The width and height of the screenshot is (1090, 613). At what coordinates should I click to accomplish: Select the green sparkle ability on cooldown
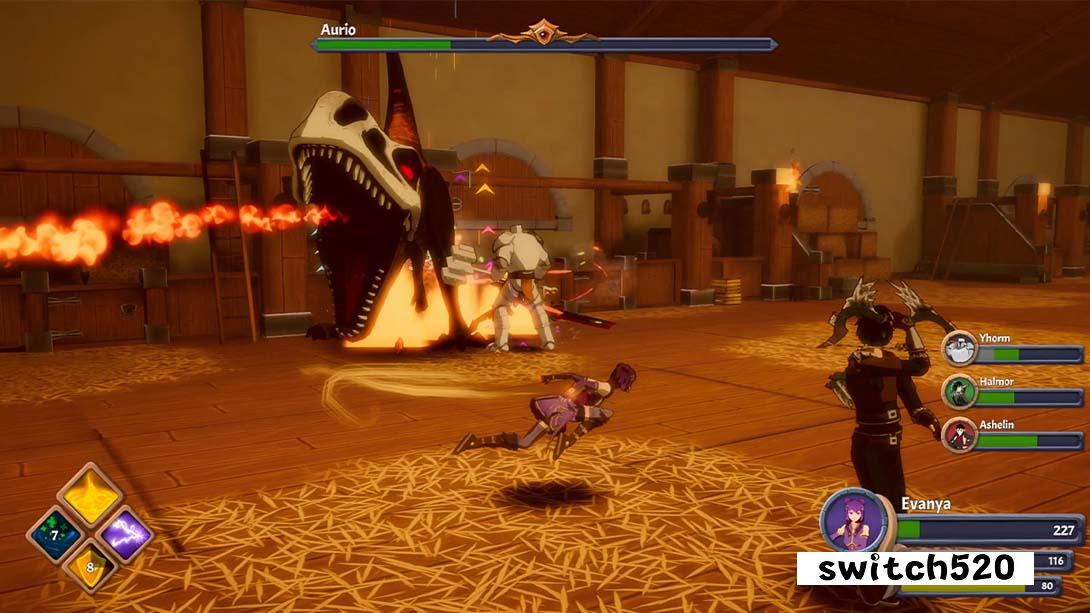tap(53, 535)
